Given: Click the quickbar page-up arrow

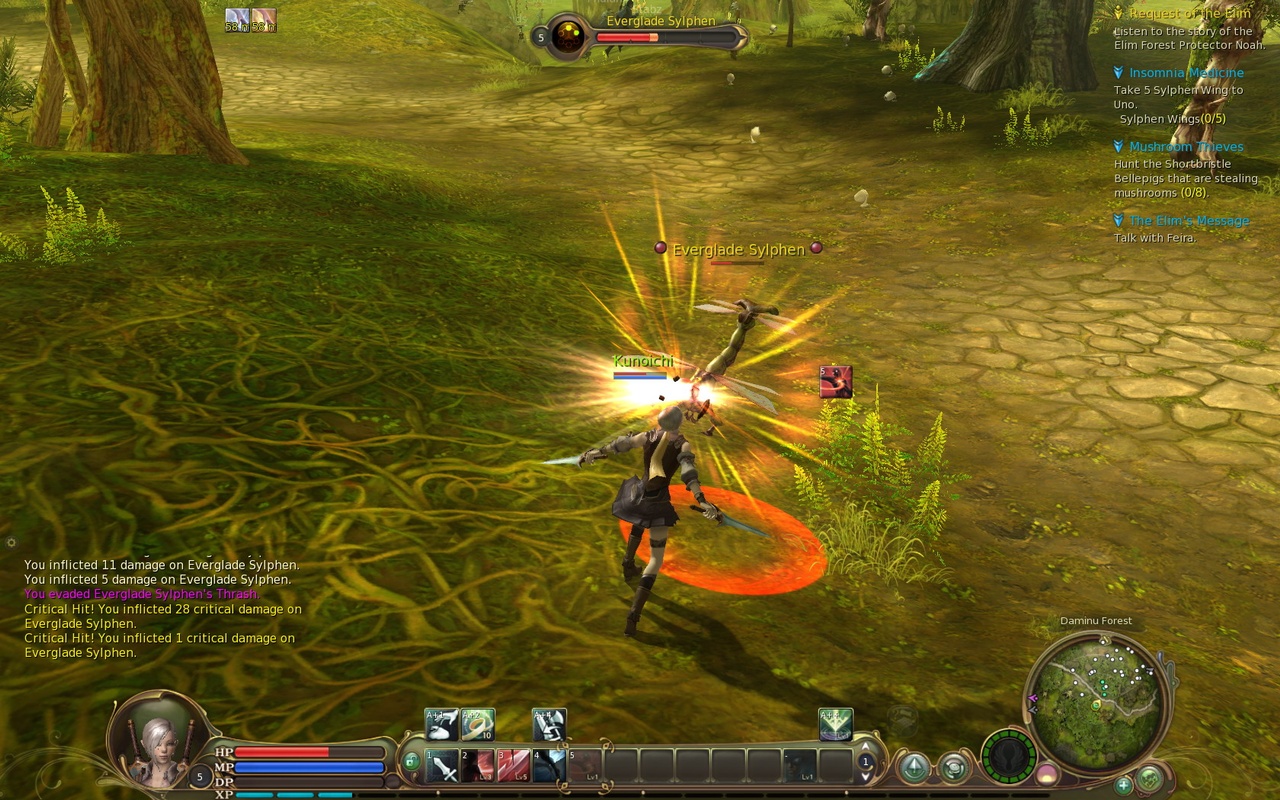Looking at the screenshot, I should coord(865,746).
